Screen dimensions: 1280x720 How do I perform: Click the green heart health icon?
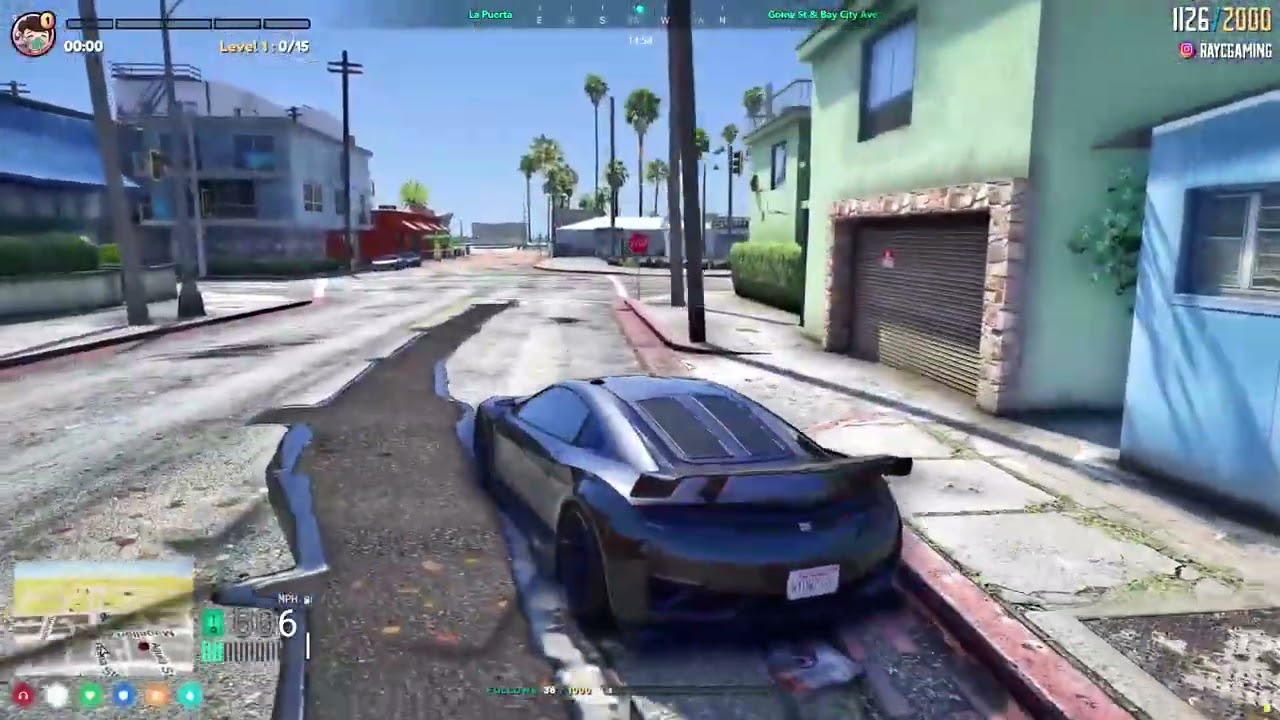(90, 694)
